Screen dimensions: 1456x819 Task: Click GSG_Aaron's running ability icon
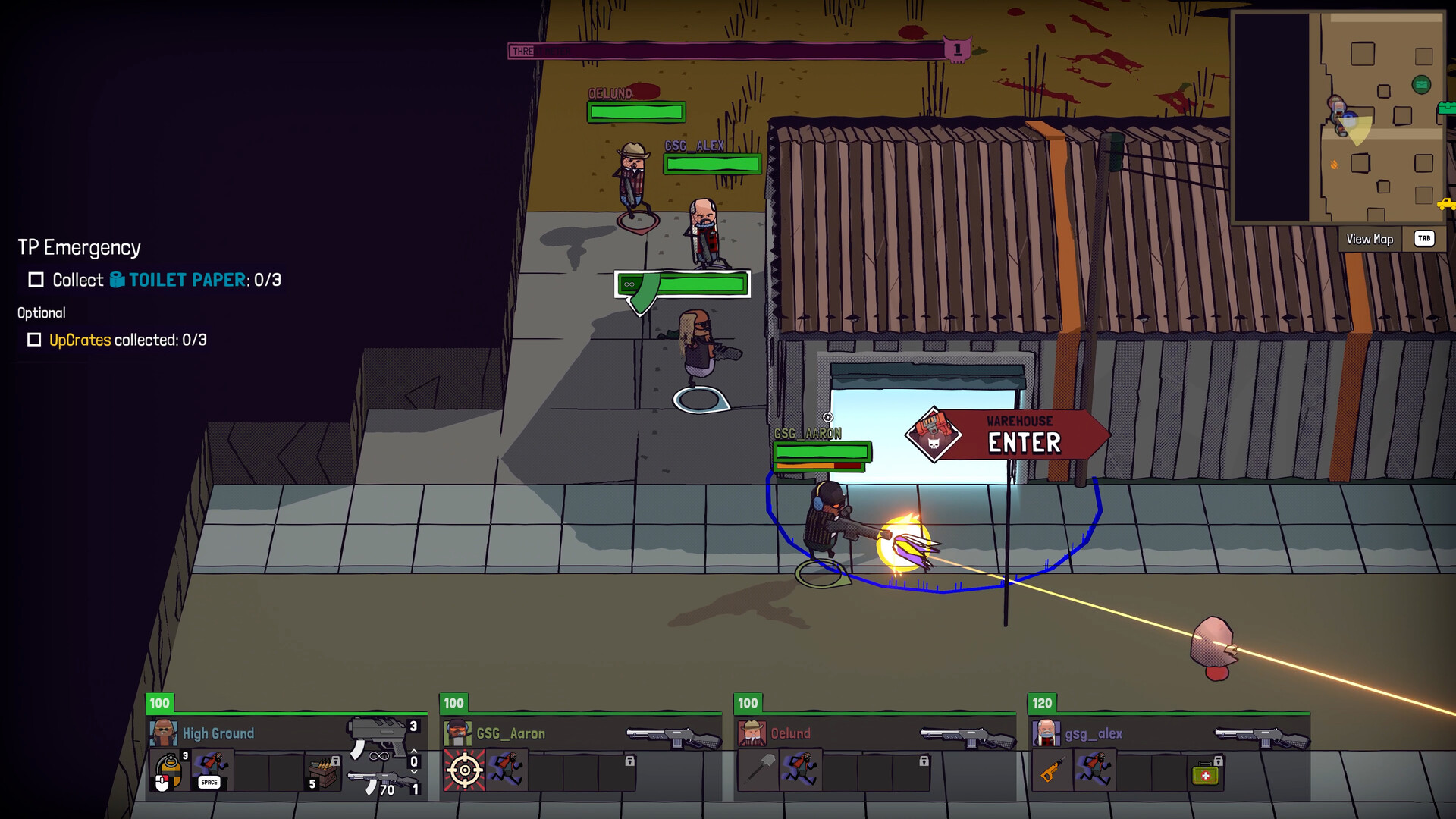point(507,769)
